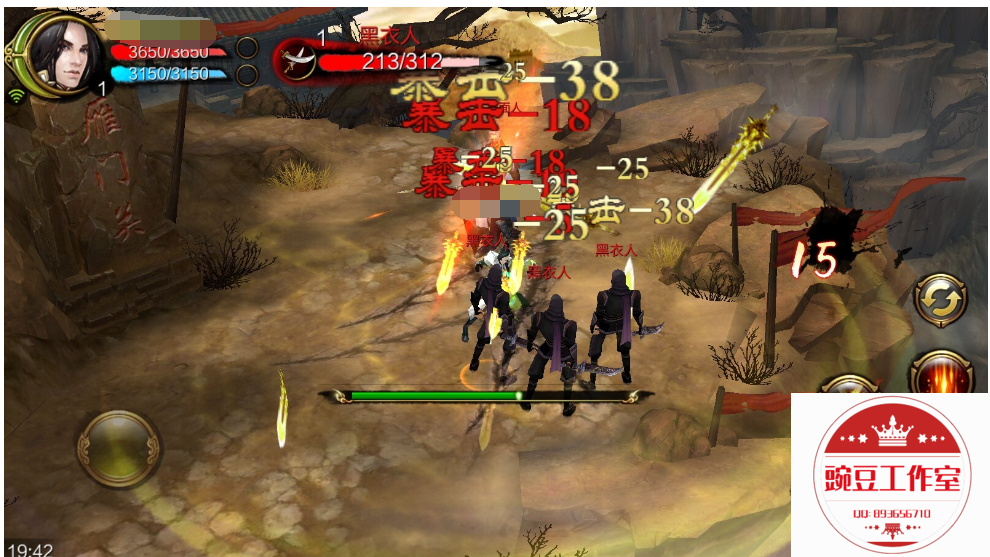Select the 黑衣人 target's crossed-blades icon
This screenshot has height=557, width=990.
point(297,59)
